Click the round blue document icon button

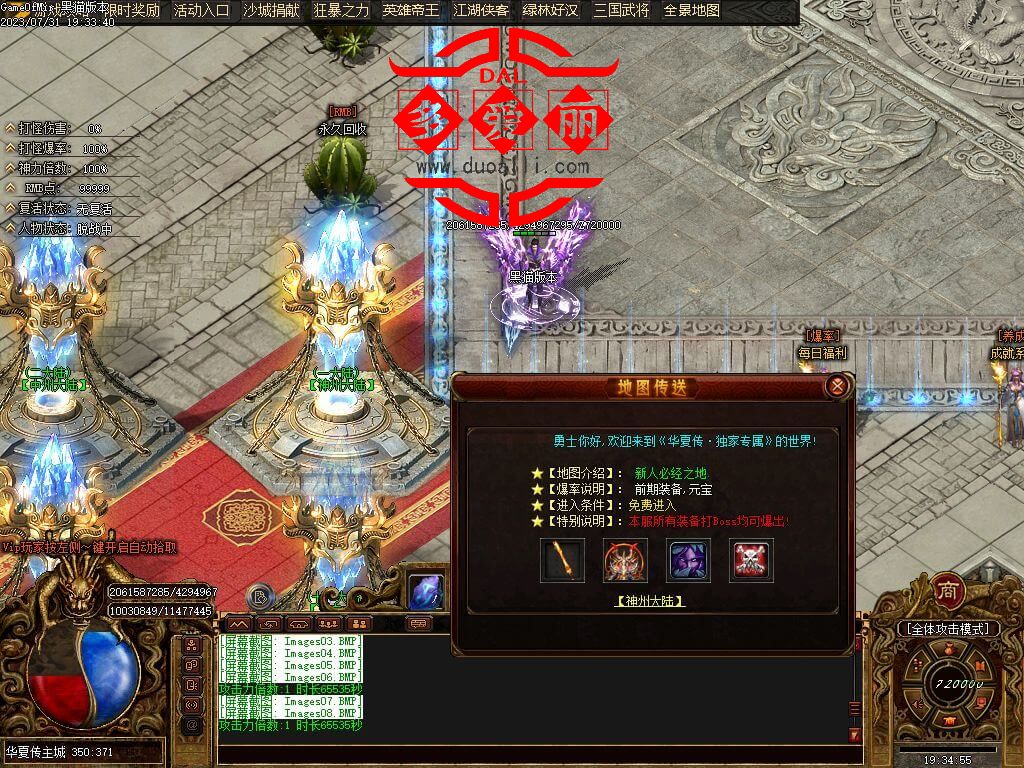(x=260, y=597)
